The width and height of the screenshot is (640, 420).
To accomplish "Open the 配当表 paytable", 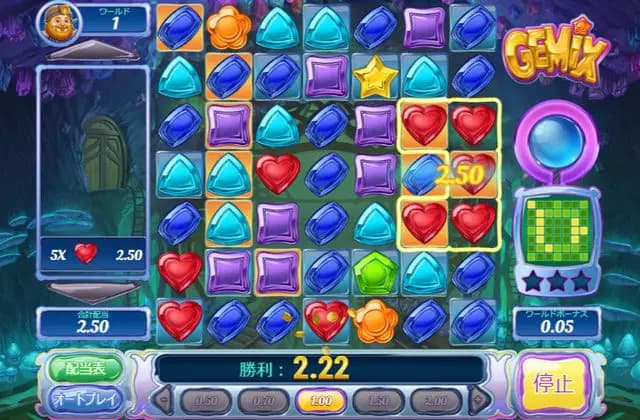I will point(82,367).
